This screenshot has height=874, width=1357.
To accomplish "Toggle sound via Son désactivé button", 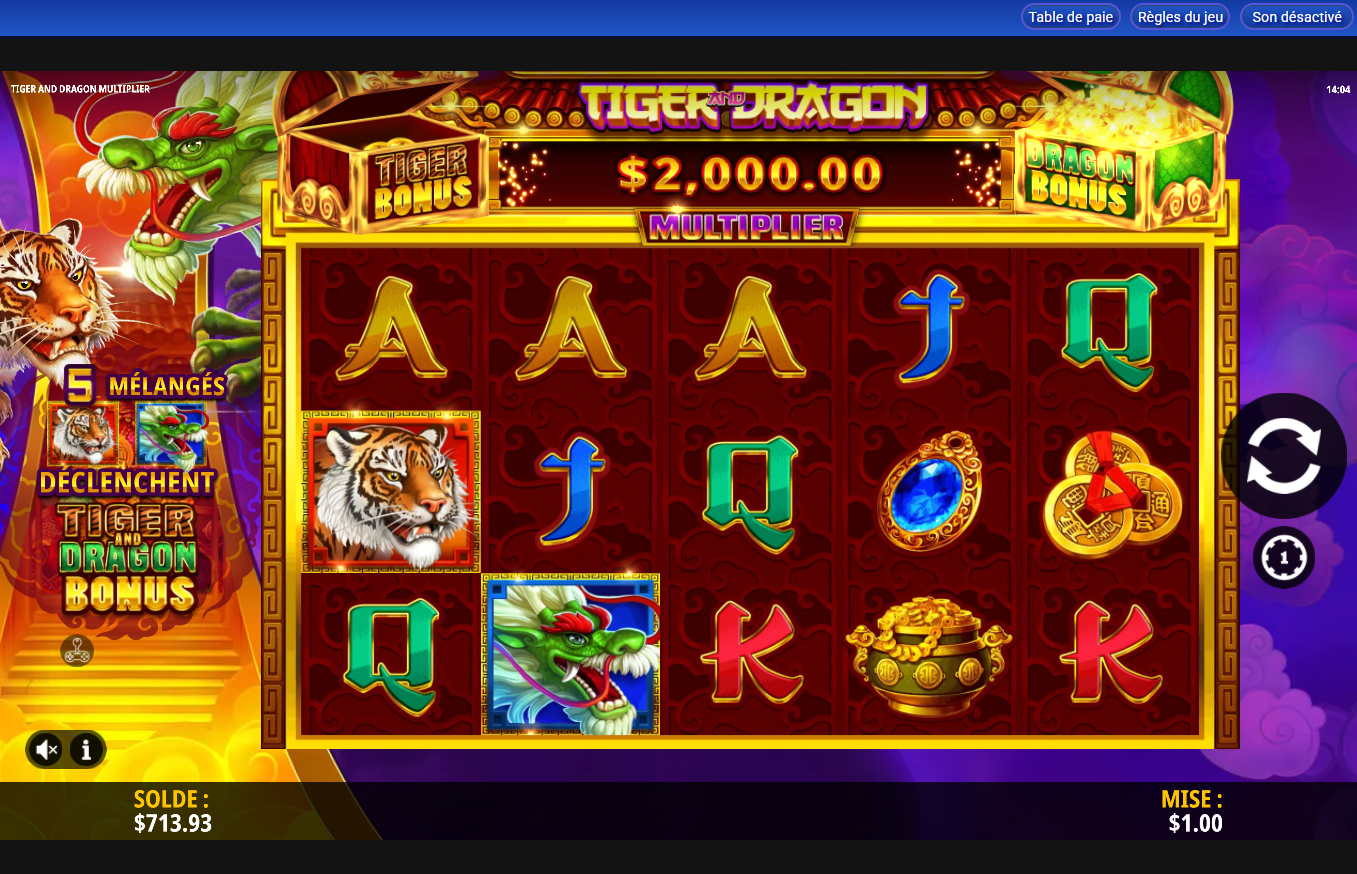I will tap(1295, 16).
